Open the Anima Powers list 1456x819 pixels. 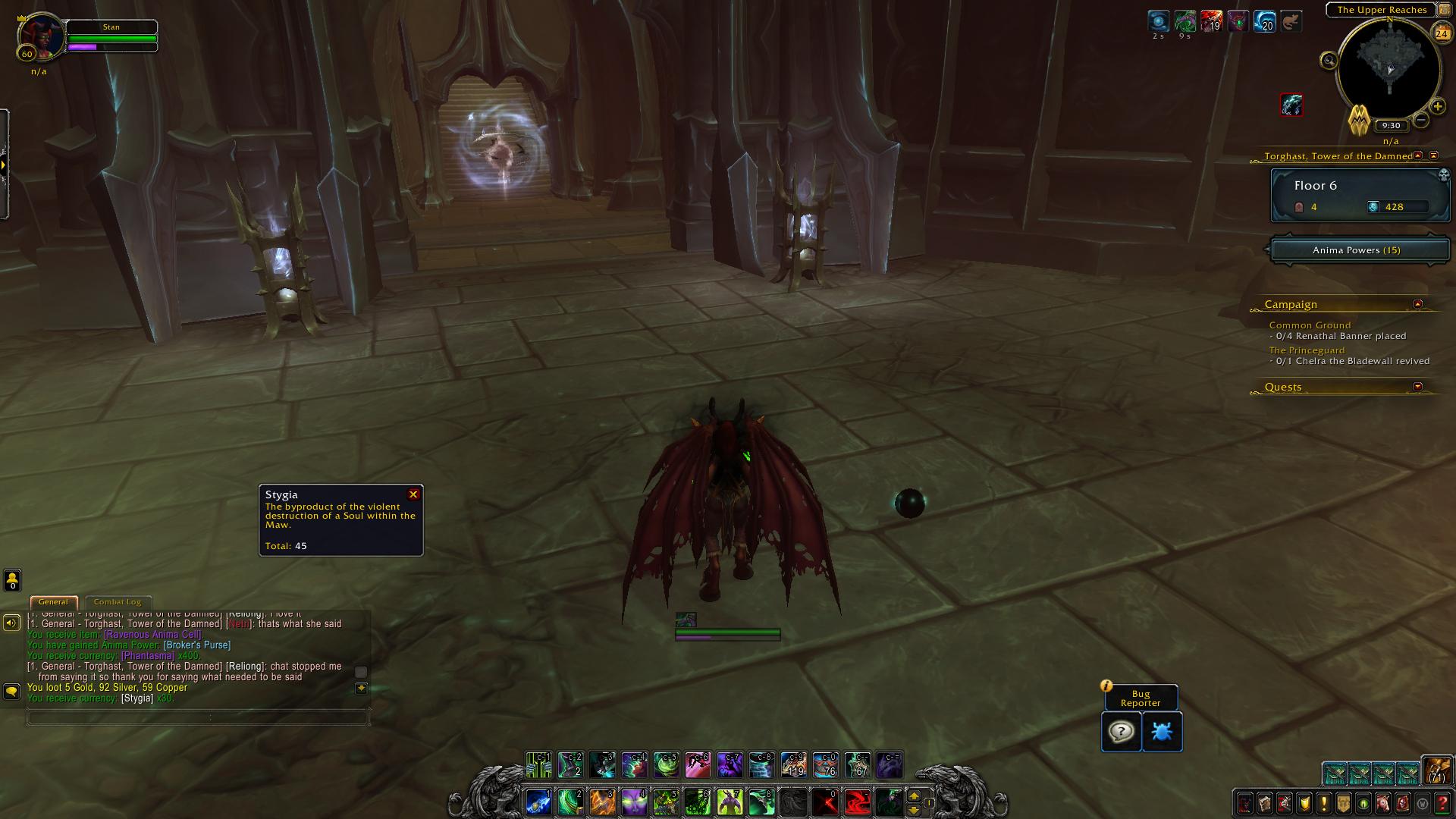pos(1359,250)
